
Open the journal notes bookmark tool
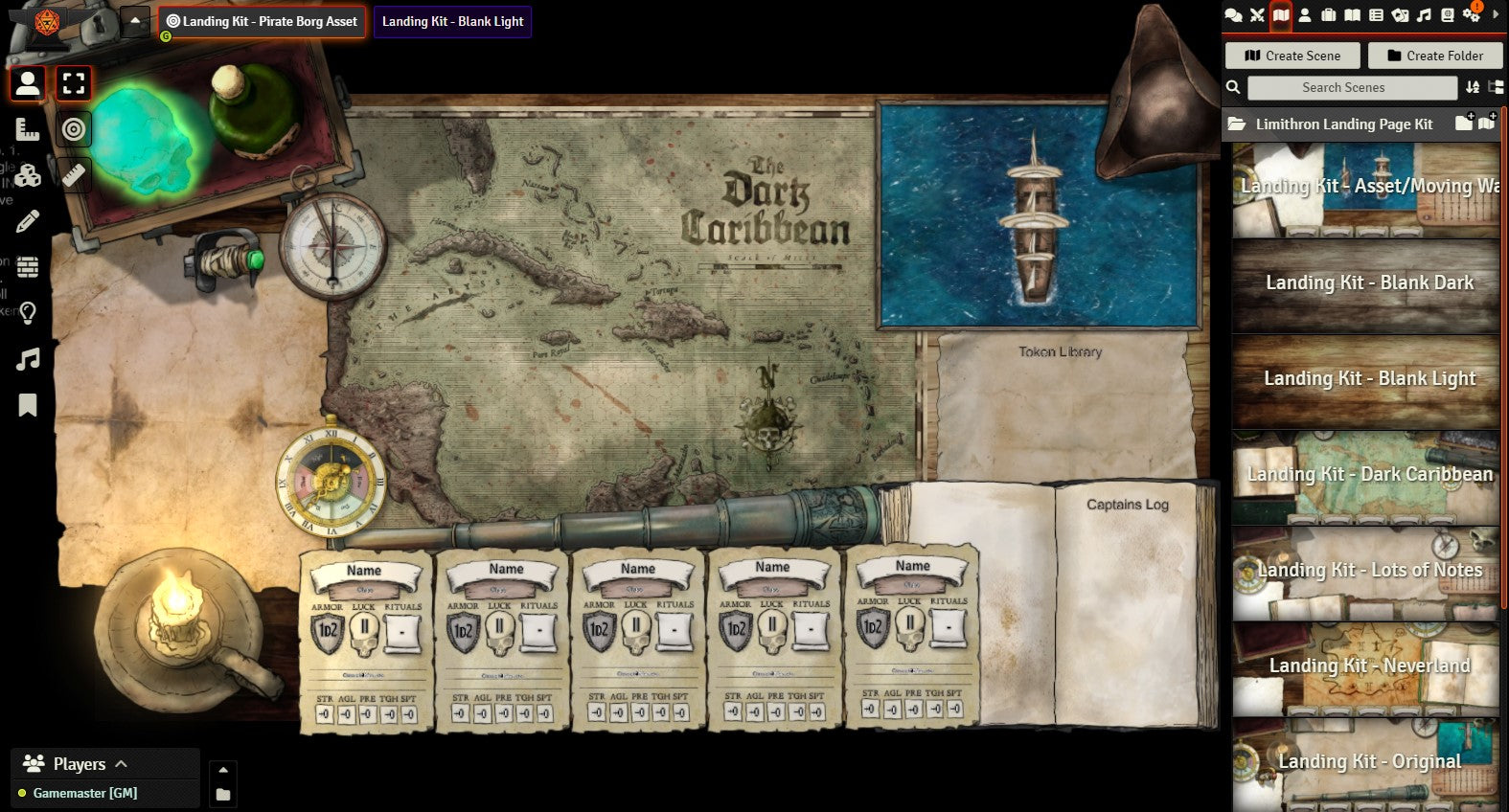pyautogui.click(x=27, y=406)
